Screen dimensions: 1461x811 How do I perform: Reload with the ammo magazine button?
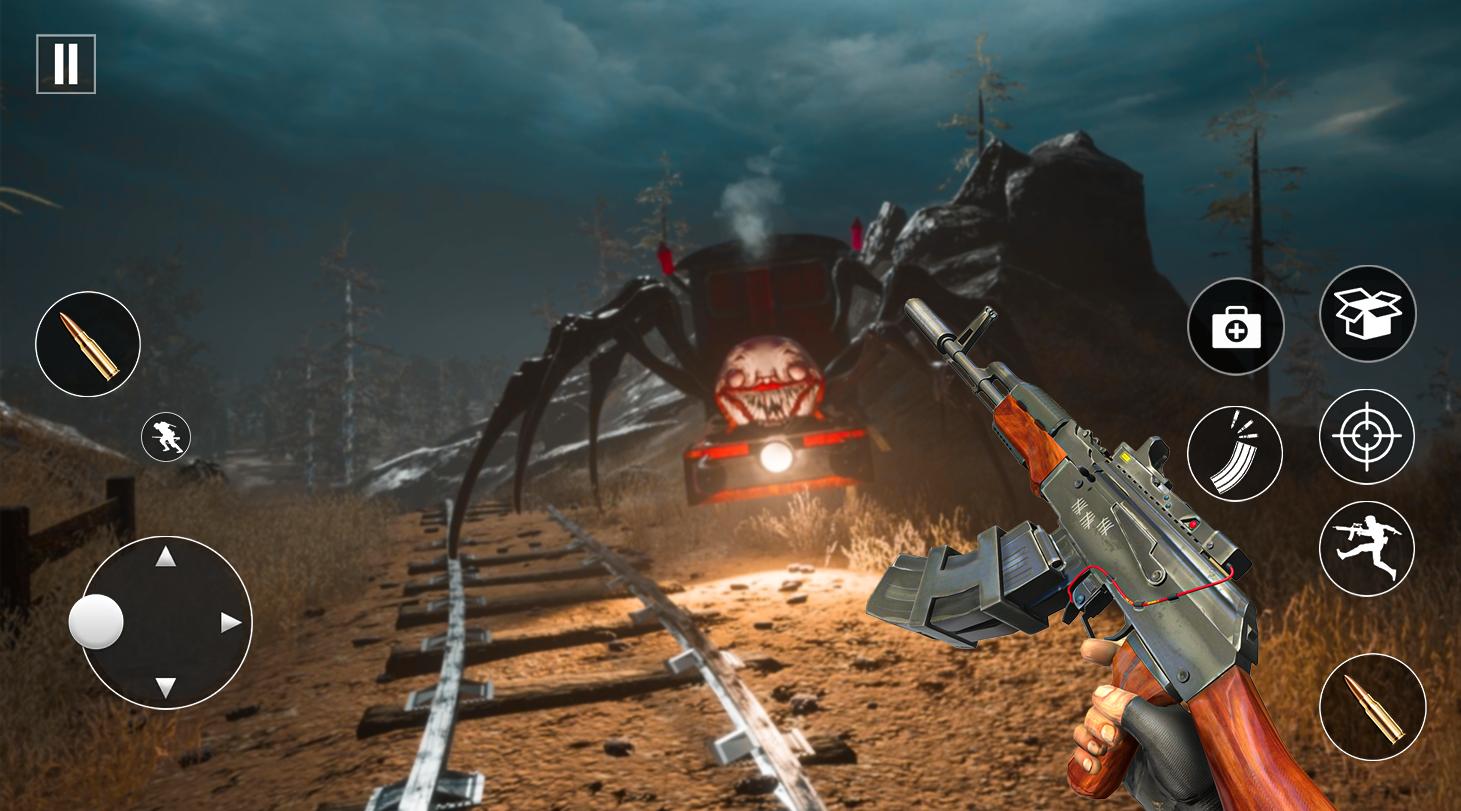(1235, 453)
